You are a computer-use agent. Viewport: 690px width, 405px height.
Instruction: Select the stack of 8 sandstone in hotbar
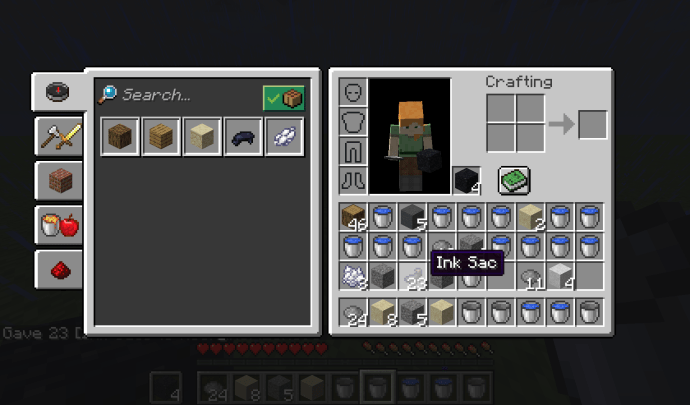point(384,313)
